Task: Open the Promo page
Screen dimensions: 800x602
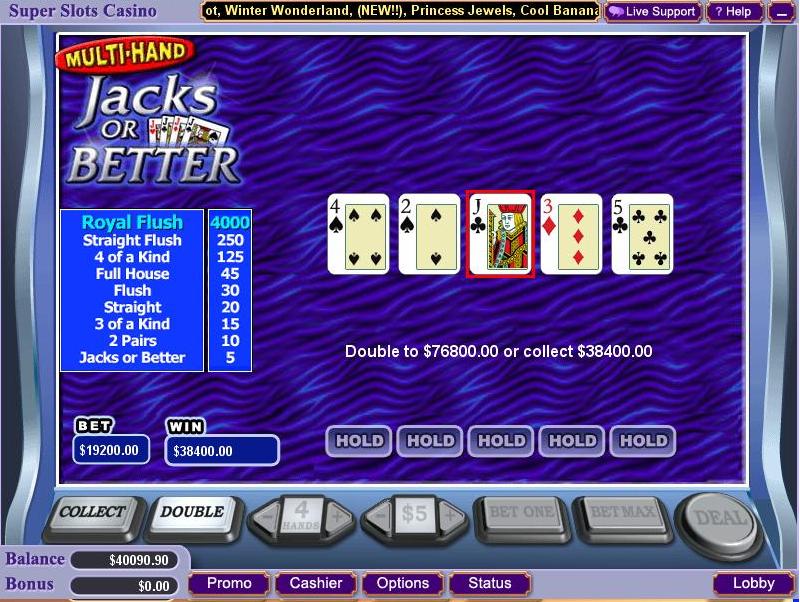Action: 229,583
